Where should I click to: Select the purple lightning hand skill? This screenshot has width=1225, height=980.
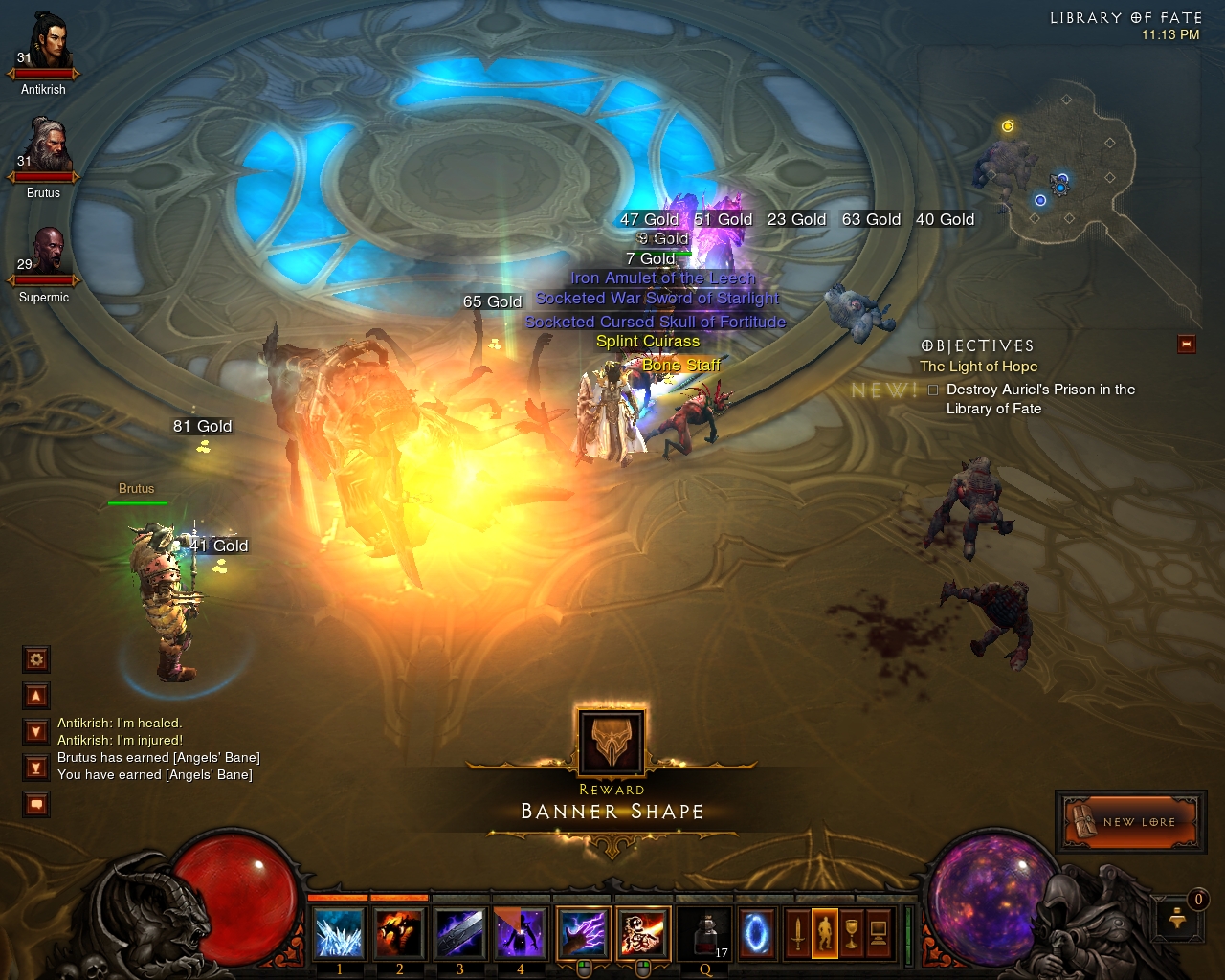click(583, 933)
